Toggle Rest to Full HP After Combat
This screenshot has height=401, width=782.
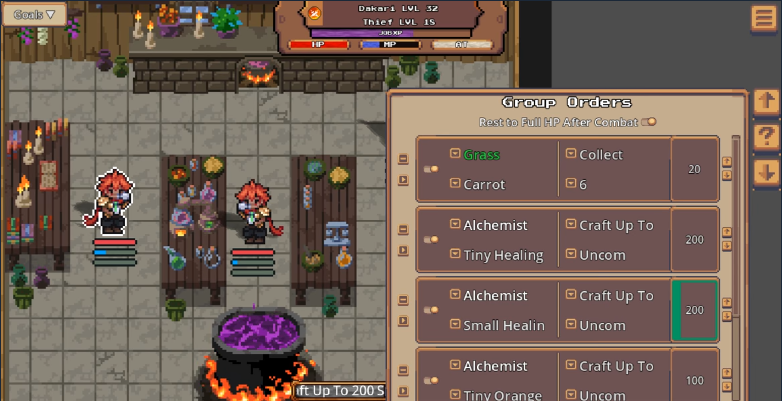(x=648, y=122)
